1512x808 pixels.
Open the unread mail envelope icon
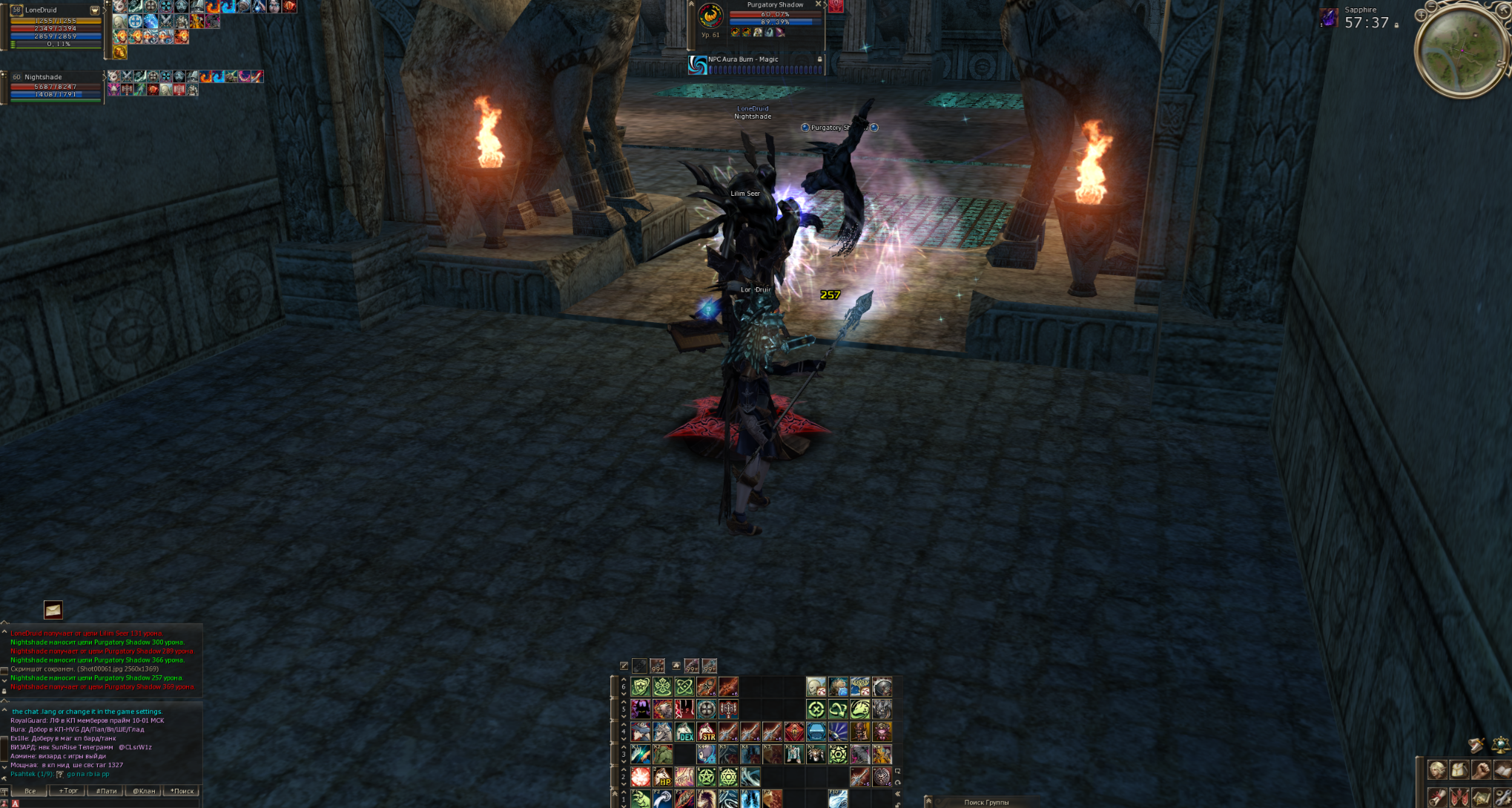click(53, 610)
